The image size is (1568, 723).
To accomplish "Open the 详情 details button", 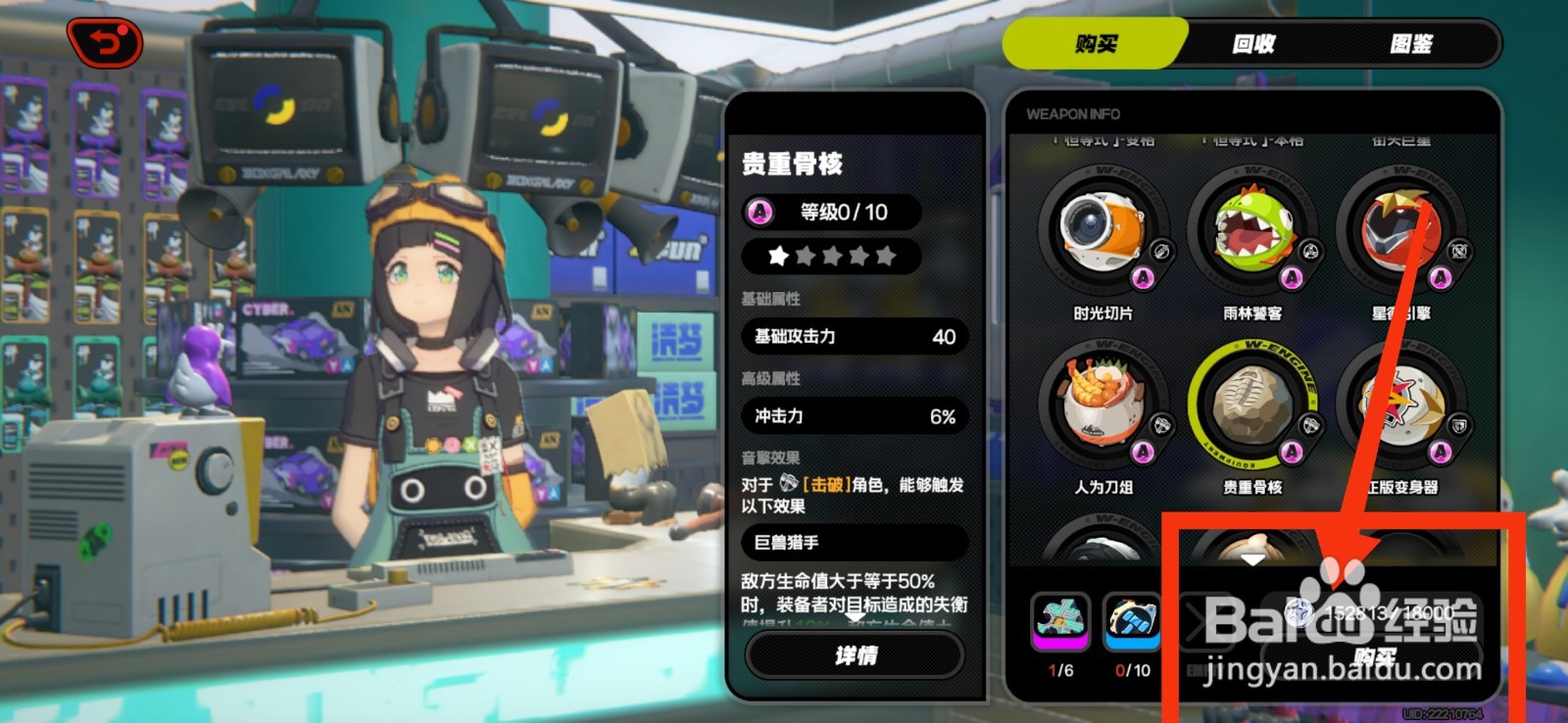I will tap(855, 654).
